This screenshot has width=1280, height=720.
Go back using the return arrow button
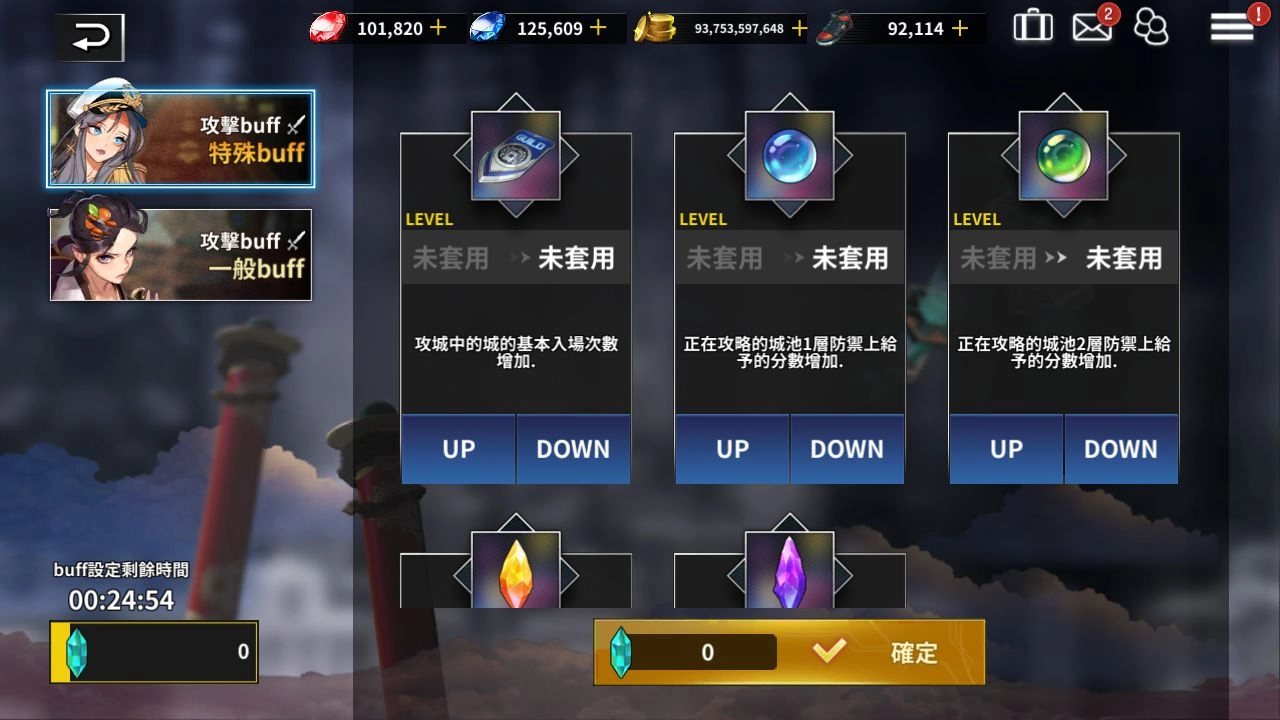click(90, 38)
